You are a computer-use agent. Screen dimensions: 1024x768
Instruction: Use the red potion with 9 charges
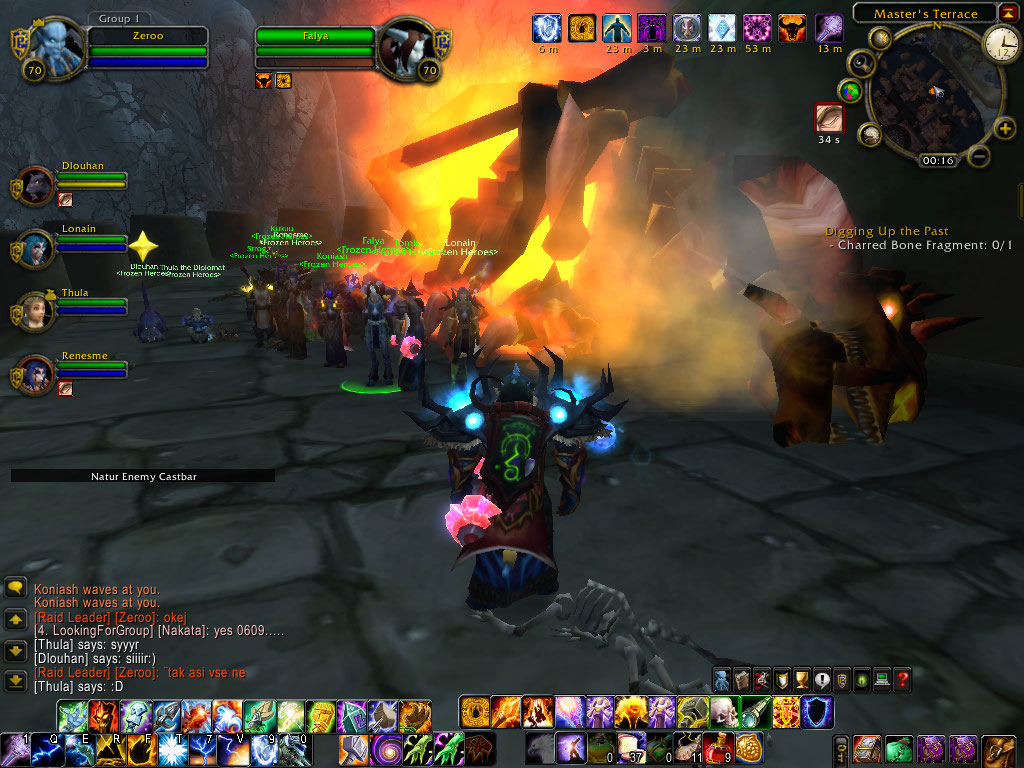(x=718, y=747)
